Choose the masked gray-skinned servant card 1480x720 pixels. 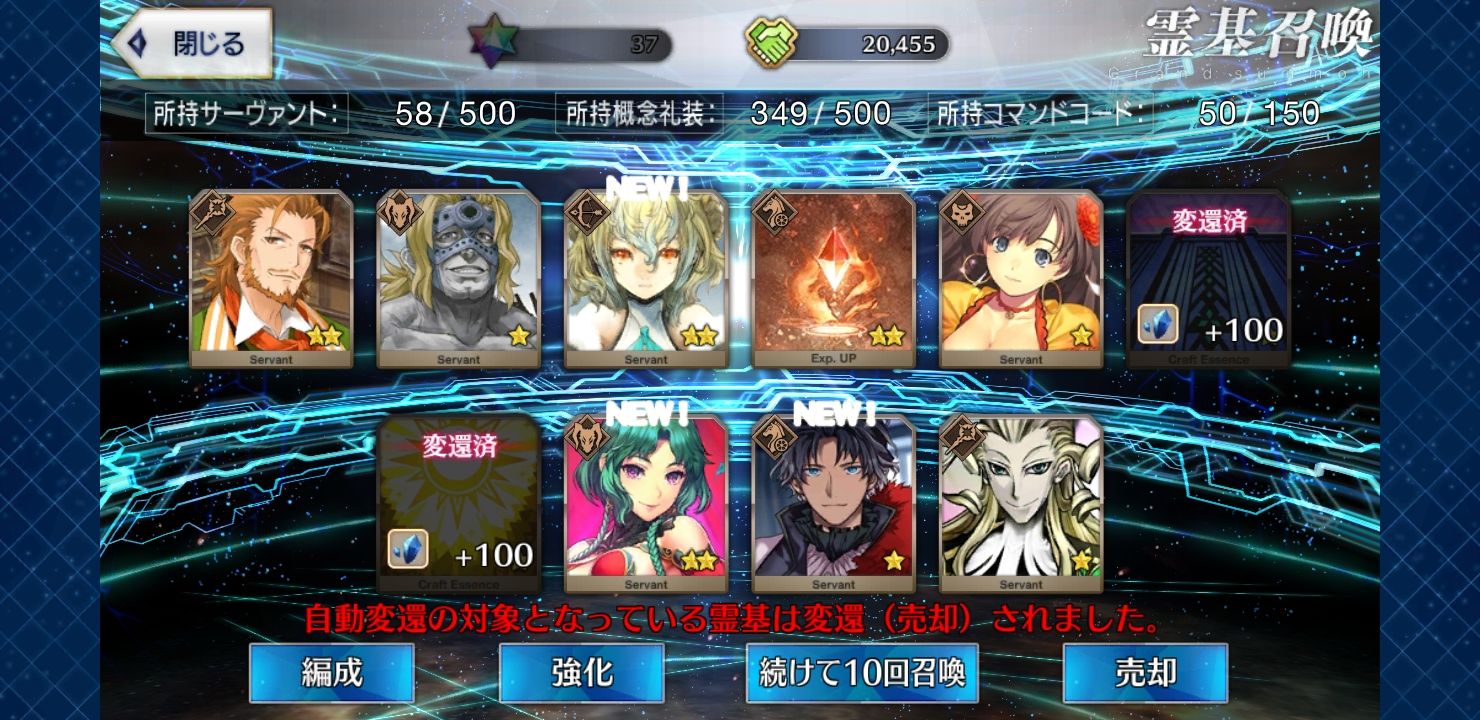(x=459, y=278)
